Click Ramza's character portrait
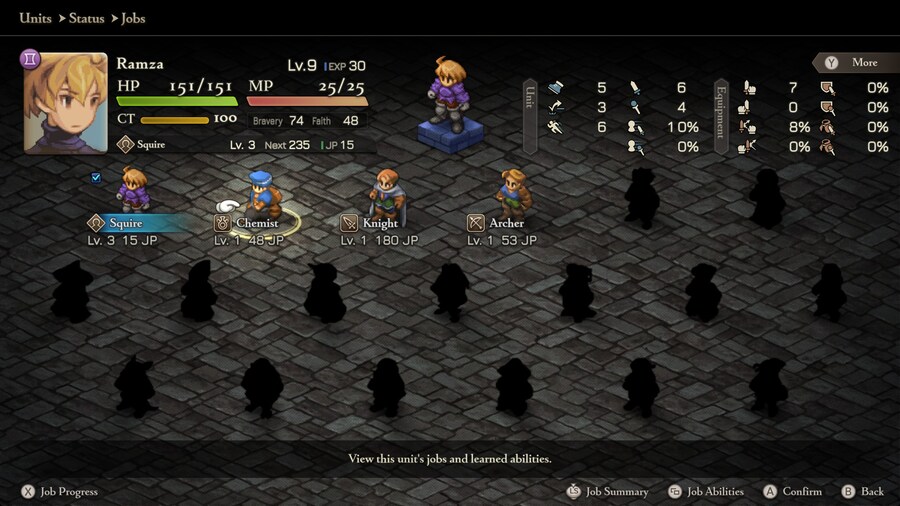 click(x=65, y=103)
